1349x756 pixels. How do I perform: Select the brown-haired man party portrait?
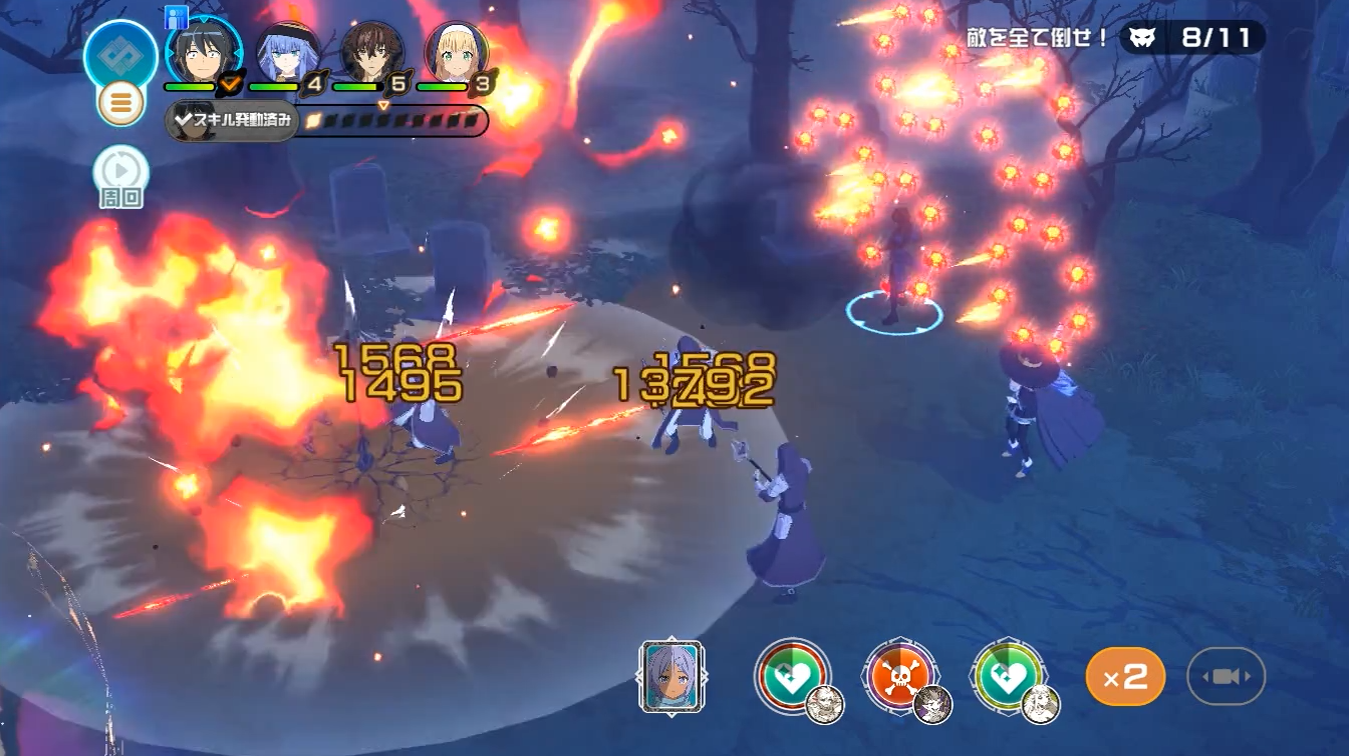click(x=372, y=52)
